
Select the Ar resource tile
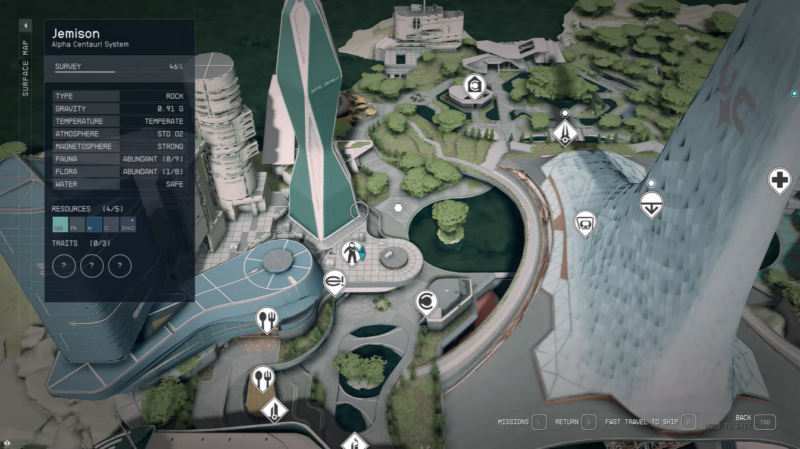(x=93, y=226)
